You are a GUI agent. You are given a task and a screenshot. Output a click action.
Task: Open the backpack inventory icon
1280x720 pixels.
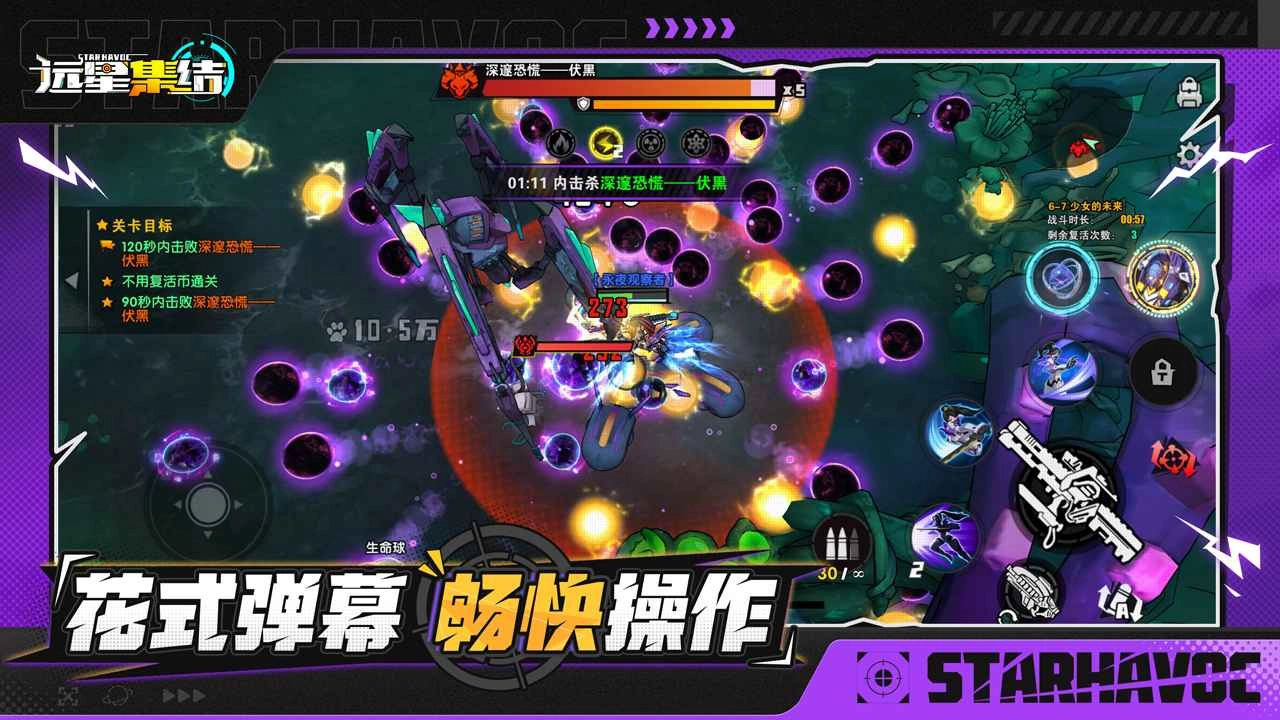[x=1190, y=93]
